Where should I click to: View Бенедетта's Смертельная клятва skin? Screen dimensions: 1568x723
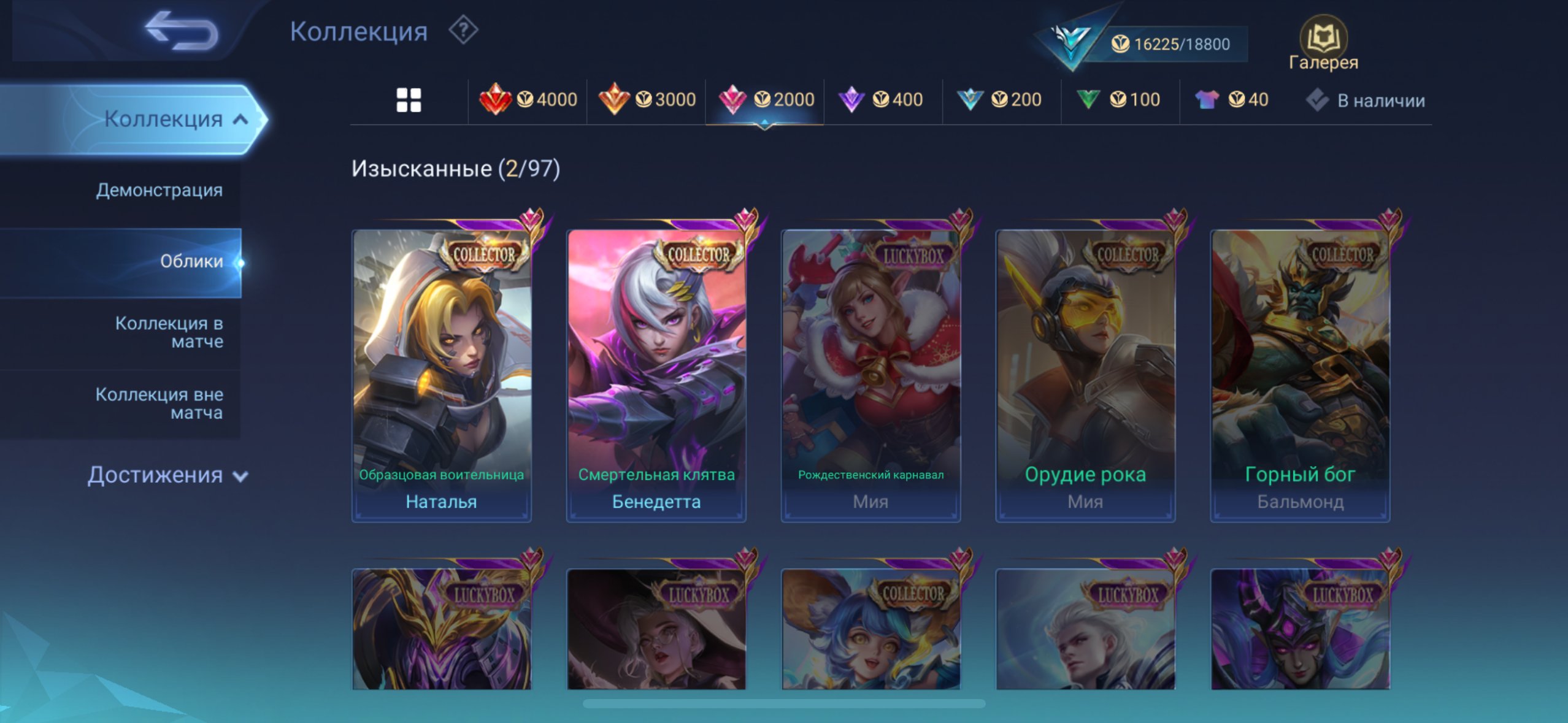pos(656,375)
